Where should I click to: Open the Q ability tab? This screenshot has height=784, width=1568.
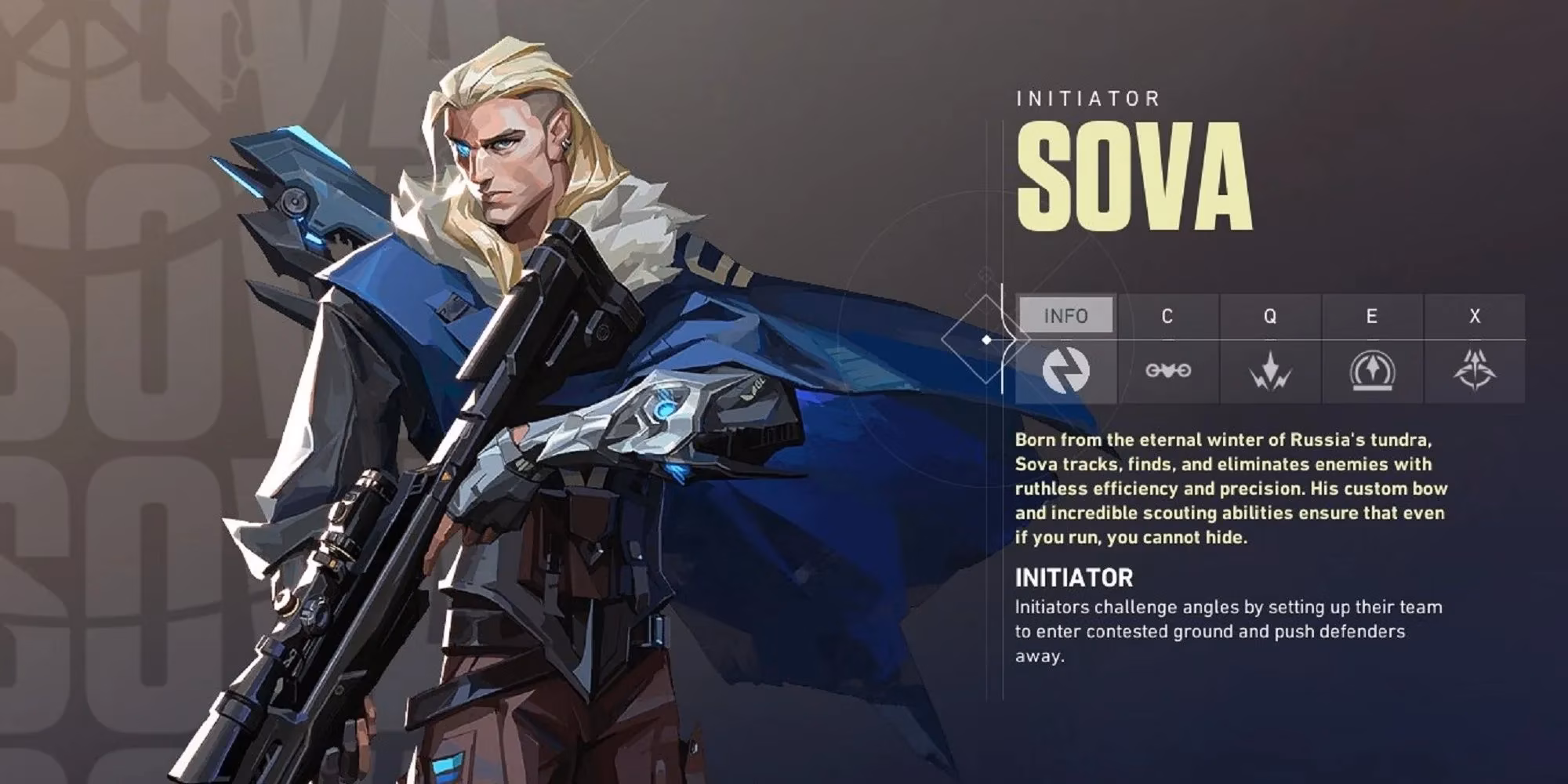pyautogui.click(x=1269, y=316)
